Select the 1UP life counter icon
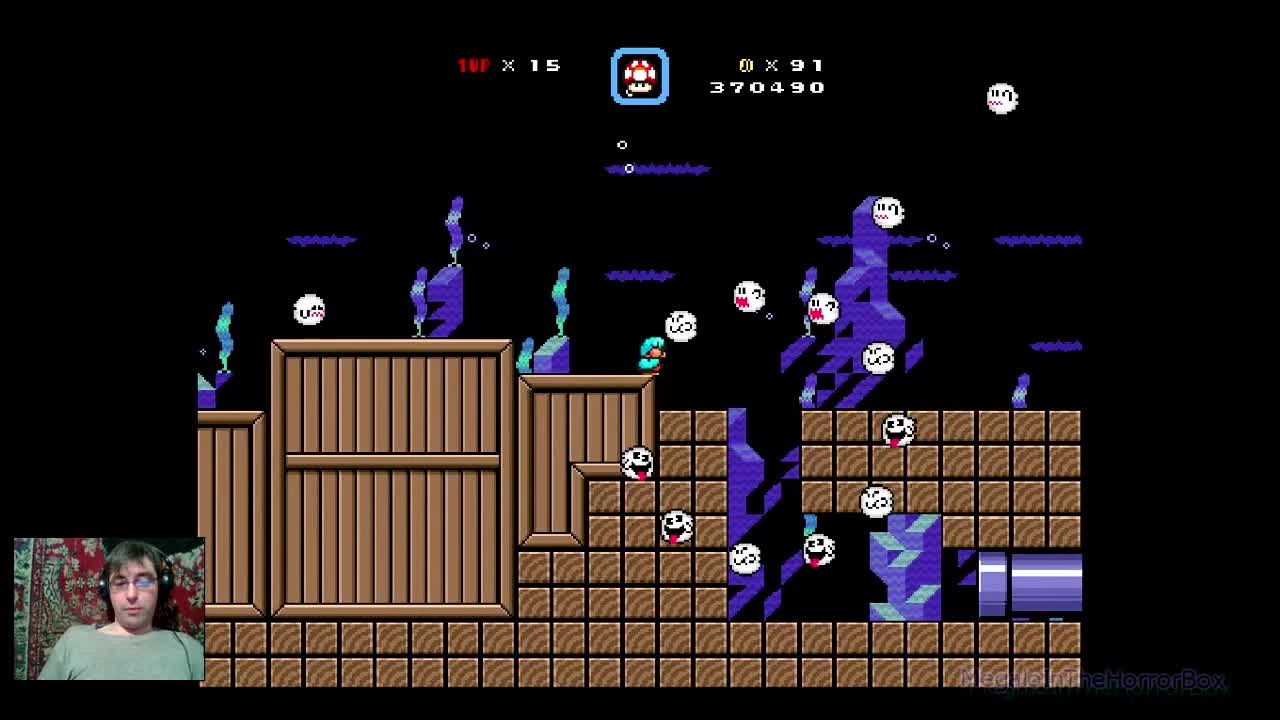 click(x=472, y=65)
